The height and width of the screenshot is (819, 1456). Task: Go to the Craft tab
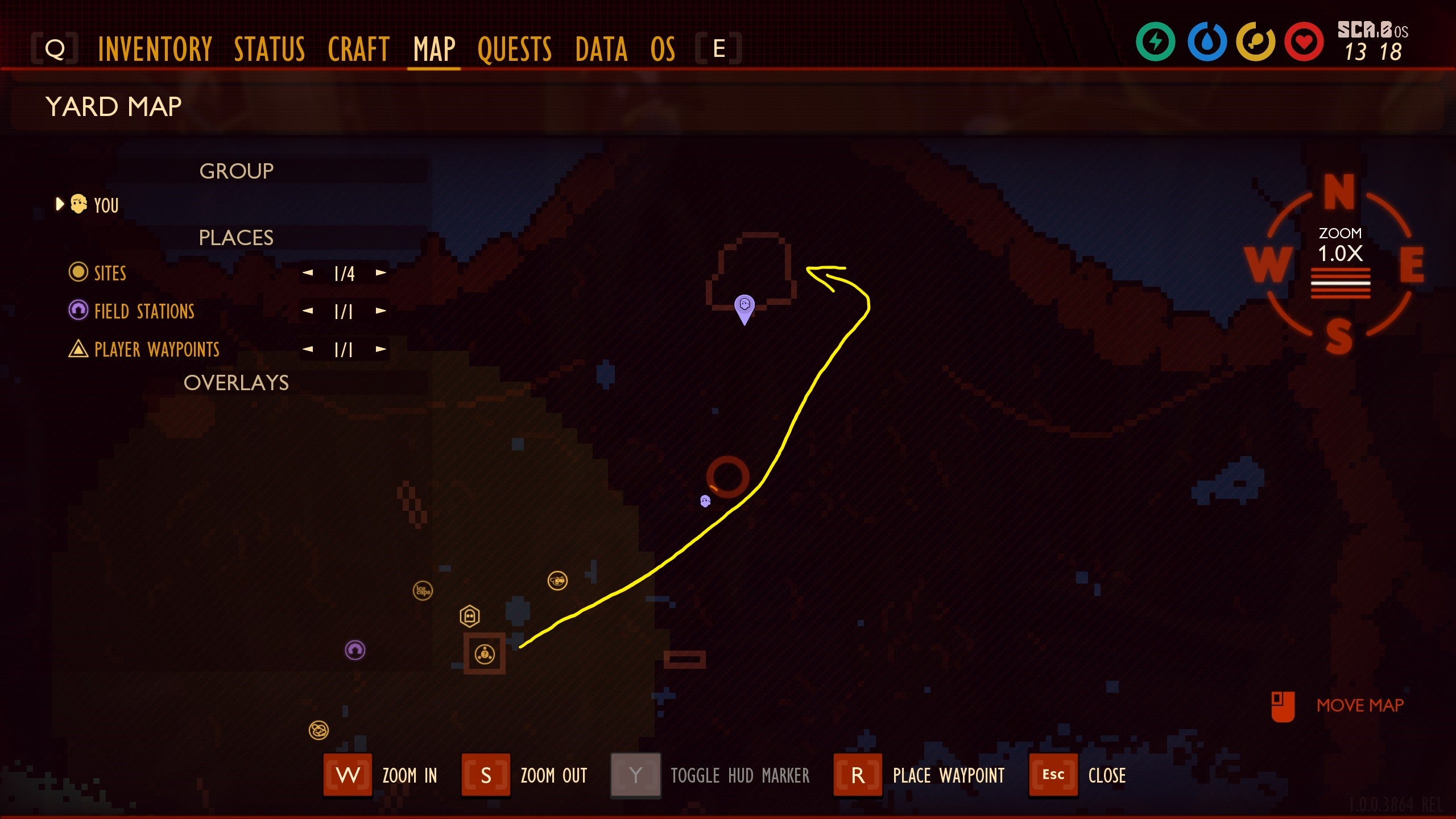358,49
